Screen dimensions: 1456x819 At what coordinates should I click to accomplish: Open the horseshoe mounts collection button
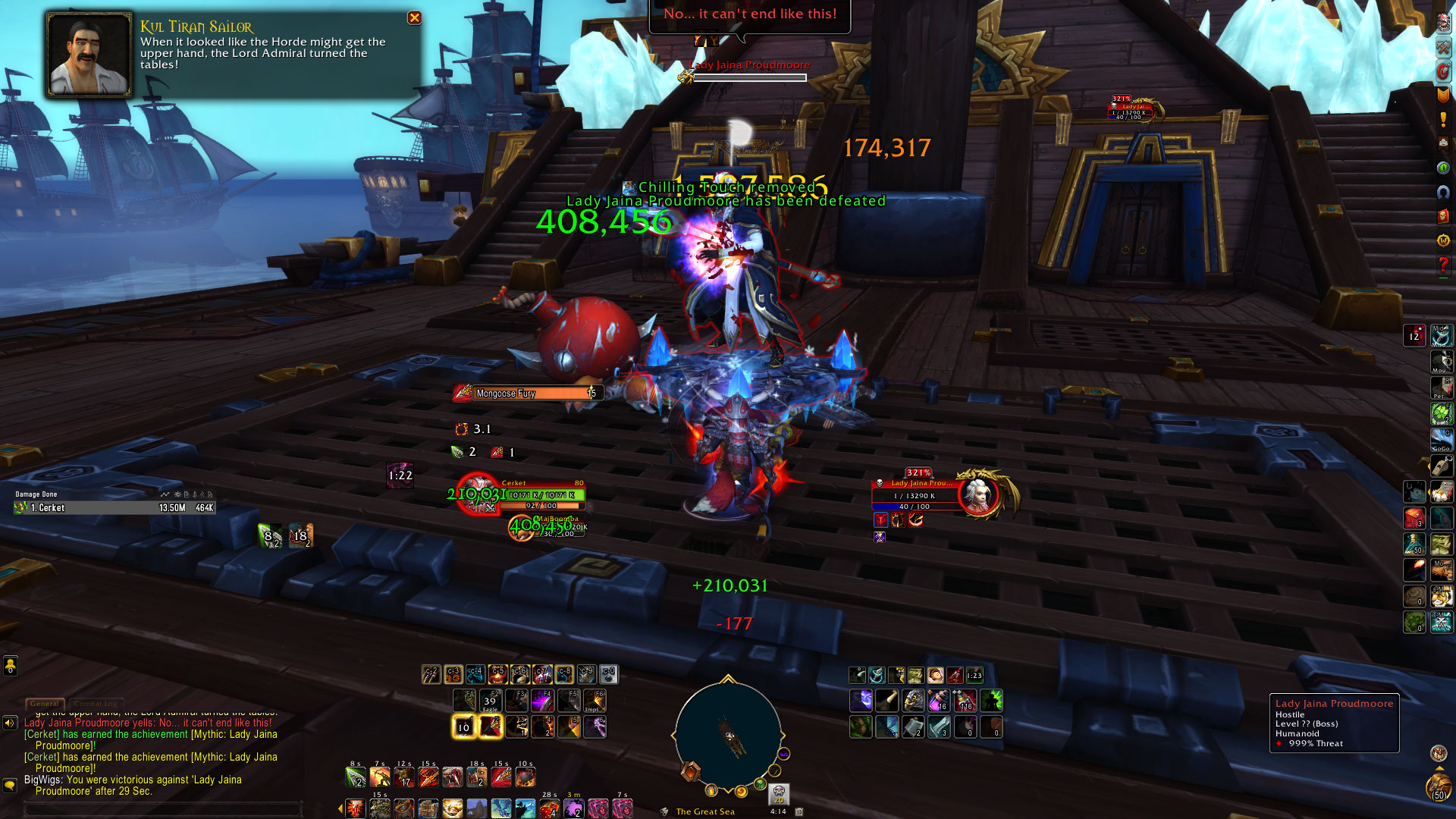click(1443, 192)
